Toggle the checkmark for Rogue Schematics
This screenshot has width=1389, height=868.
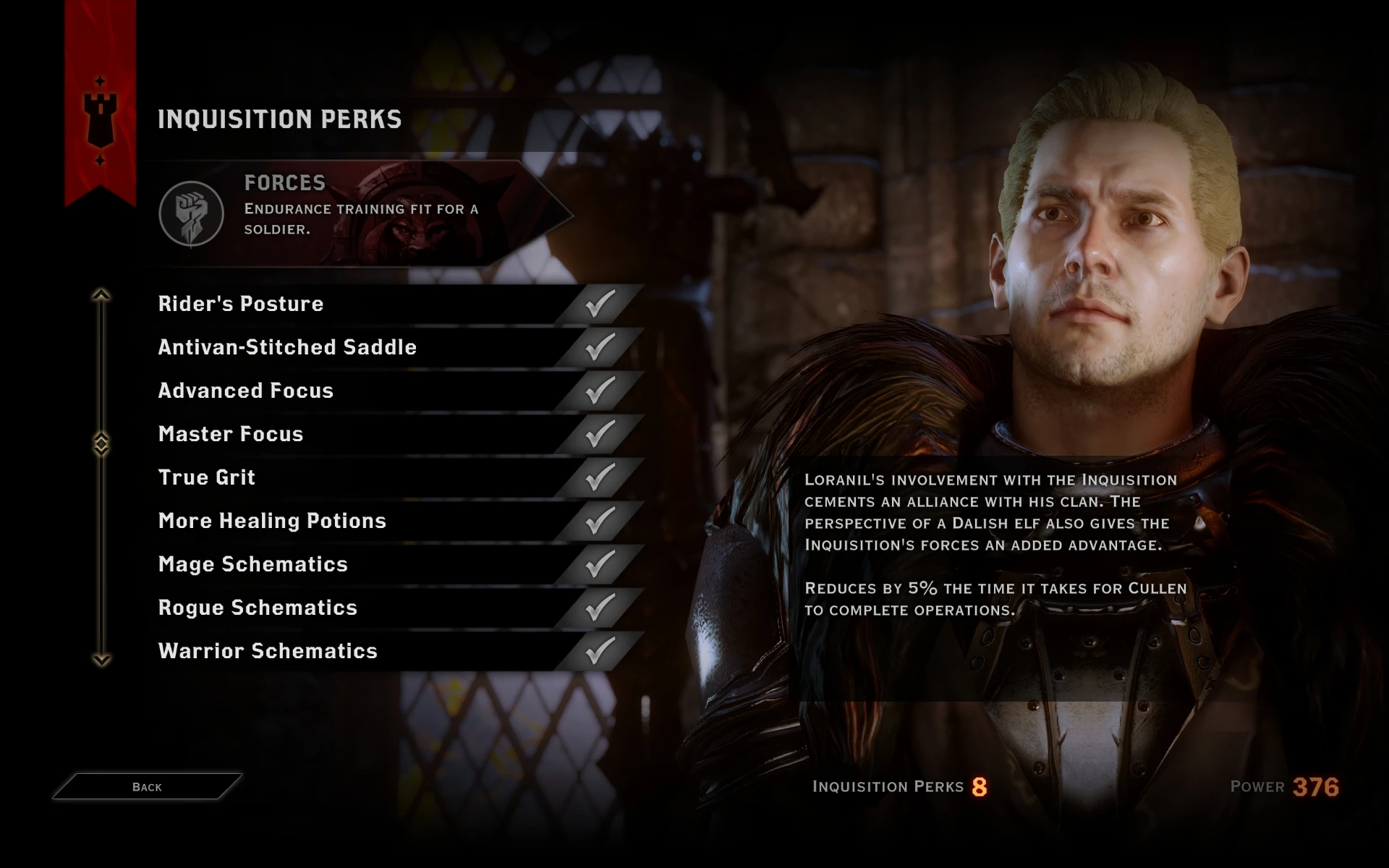(598, 608)
